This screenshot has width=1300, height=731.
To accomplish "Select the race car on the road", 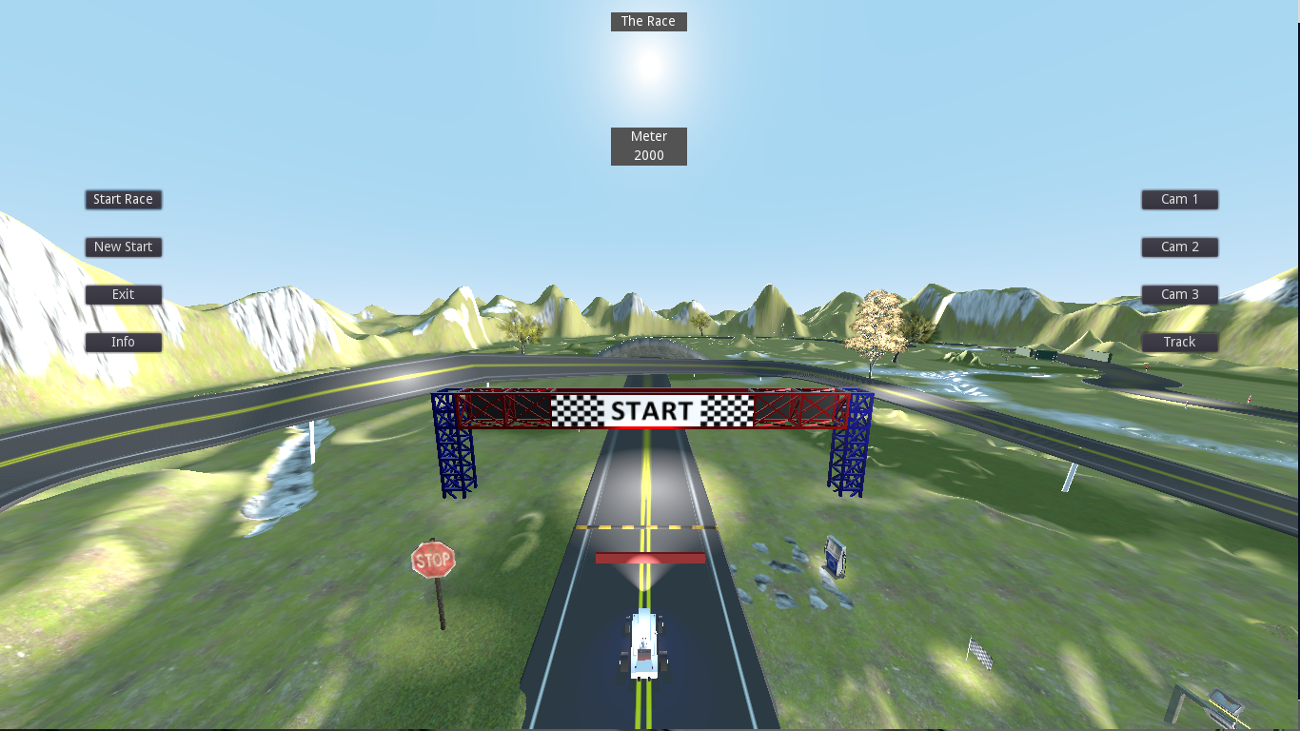I will point(644,645).
